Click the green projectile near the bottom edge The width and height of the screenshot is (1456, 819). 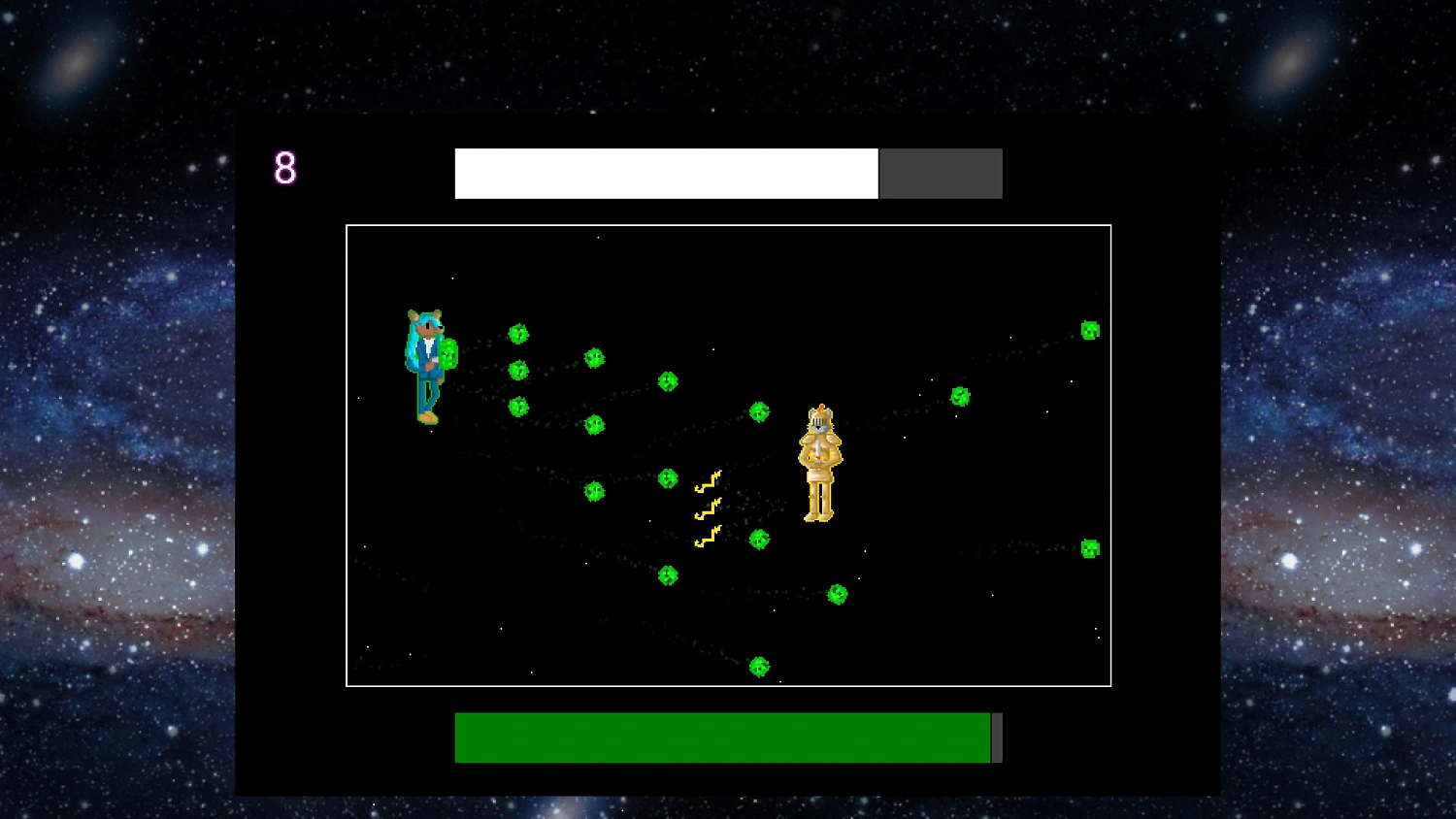point(760,665)
